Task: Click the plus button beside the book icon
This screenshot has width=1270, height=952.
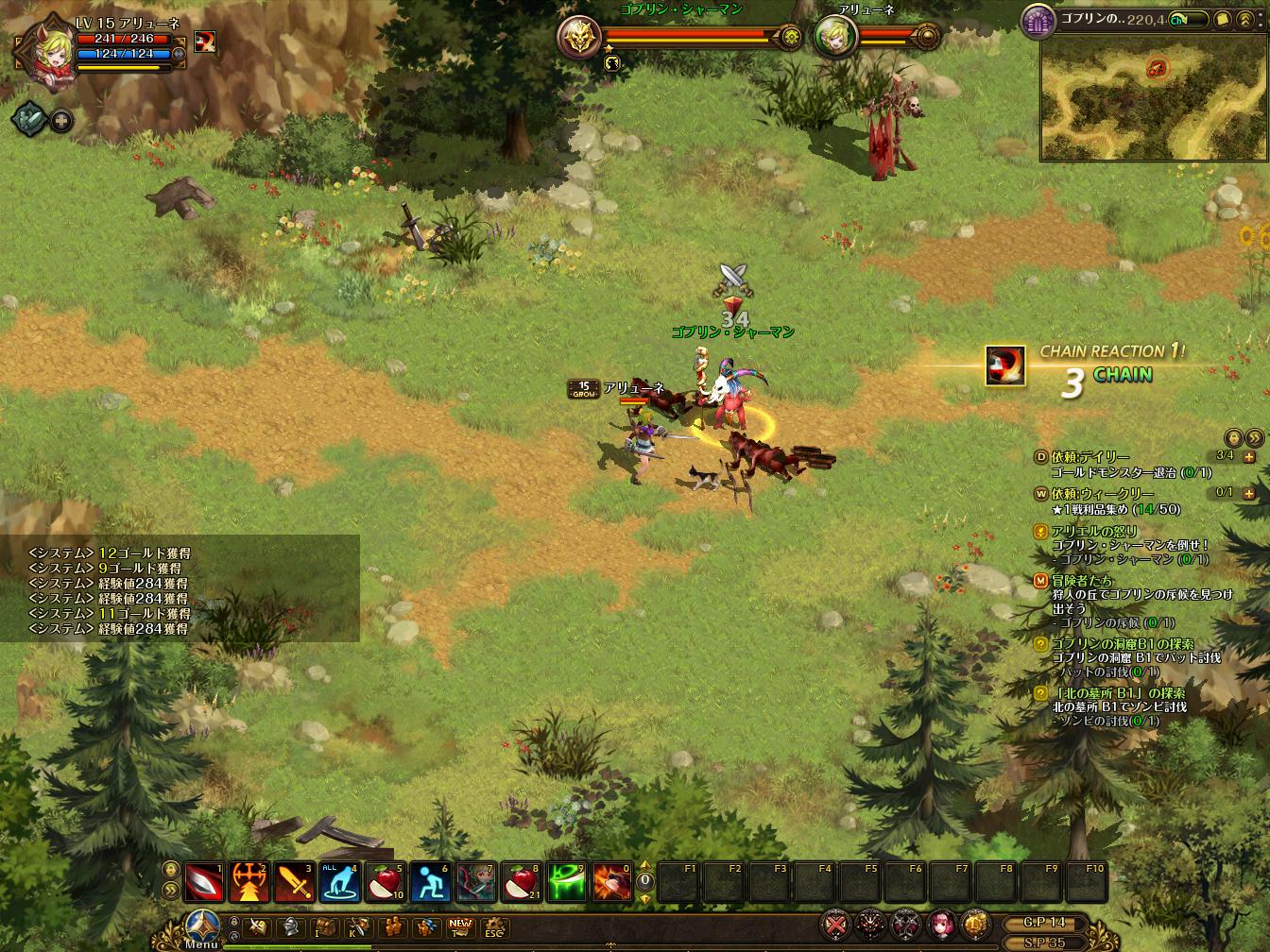Action: [61, 120]
